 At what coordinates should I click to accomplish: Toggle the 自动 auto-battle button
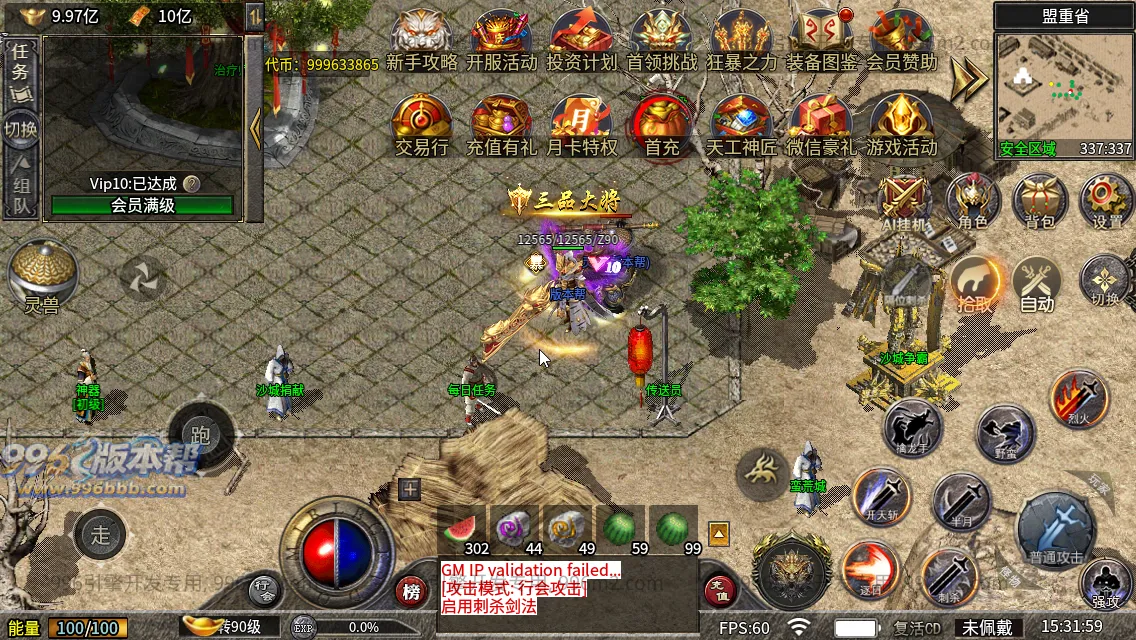[1037, 284]
